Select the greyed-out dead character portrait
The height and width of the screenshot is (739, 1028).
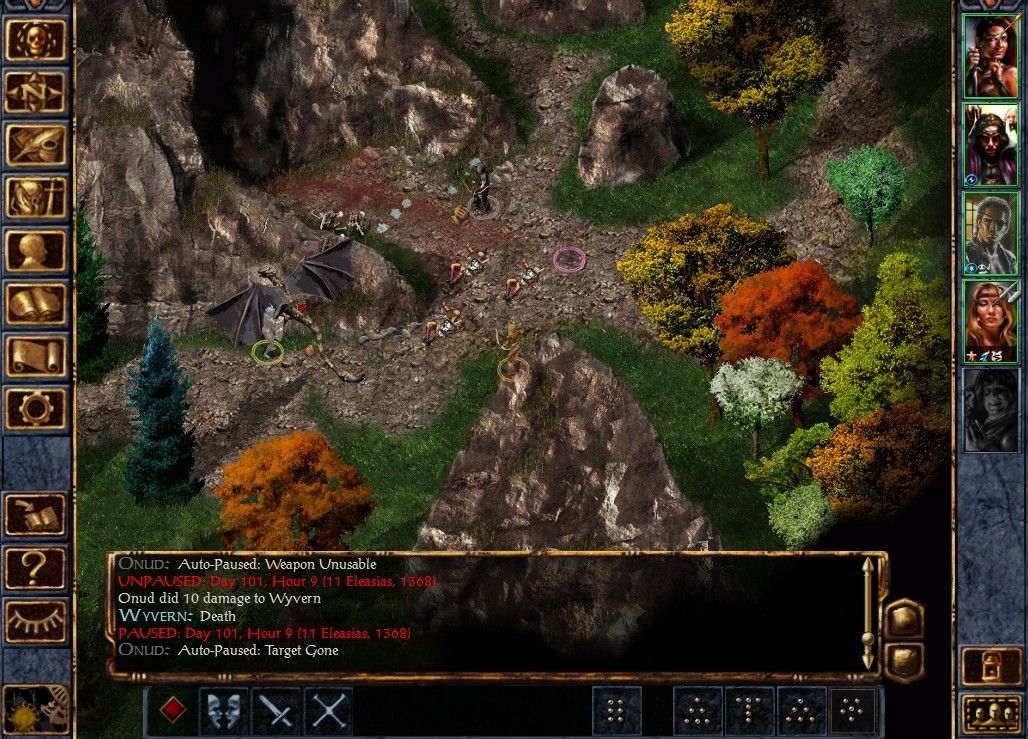pos(990,409)
